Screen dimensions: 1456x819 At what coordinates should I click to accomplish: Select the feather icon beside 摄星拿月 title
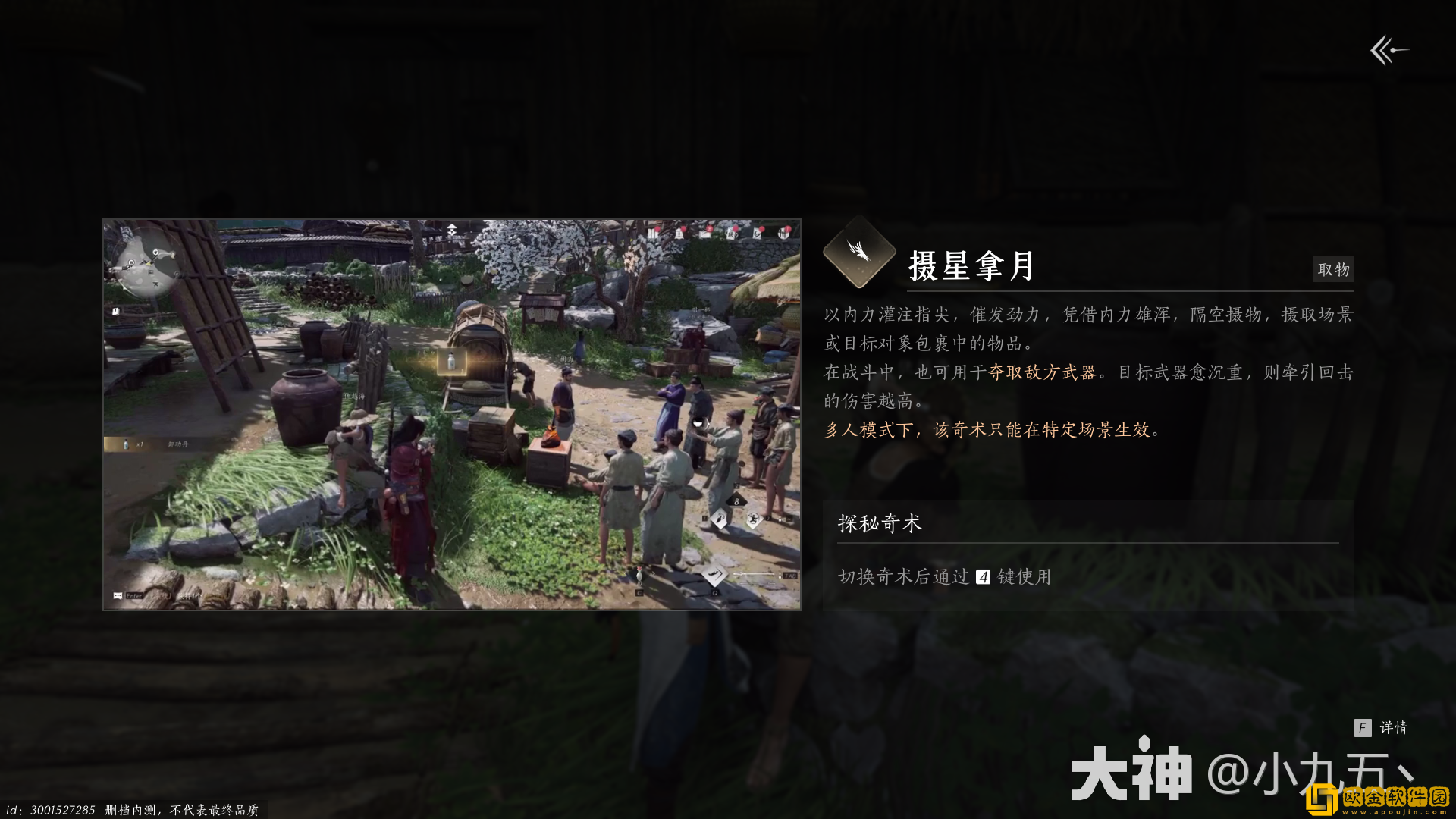click(859, 257)
